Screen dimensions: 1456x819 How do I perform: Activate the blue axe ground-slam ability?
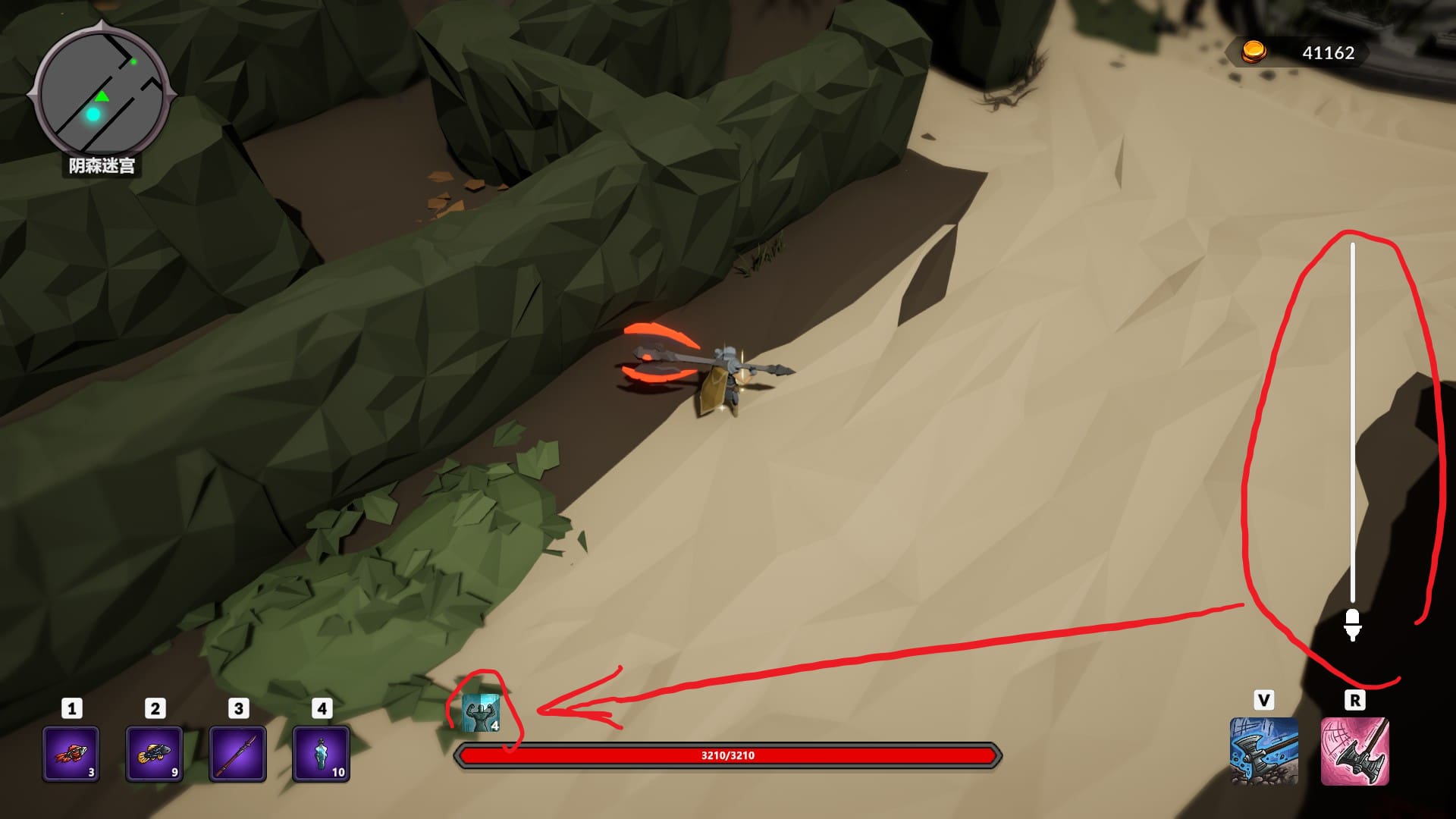point(1263,751)
